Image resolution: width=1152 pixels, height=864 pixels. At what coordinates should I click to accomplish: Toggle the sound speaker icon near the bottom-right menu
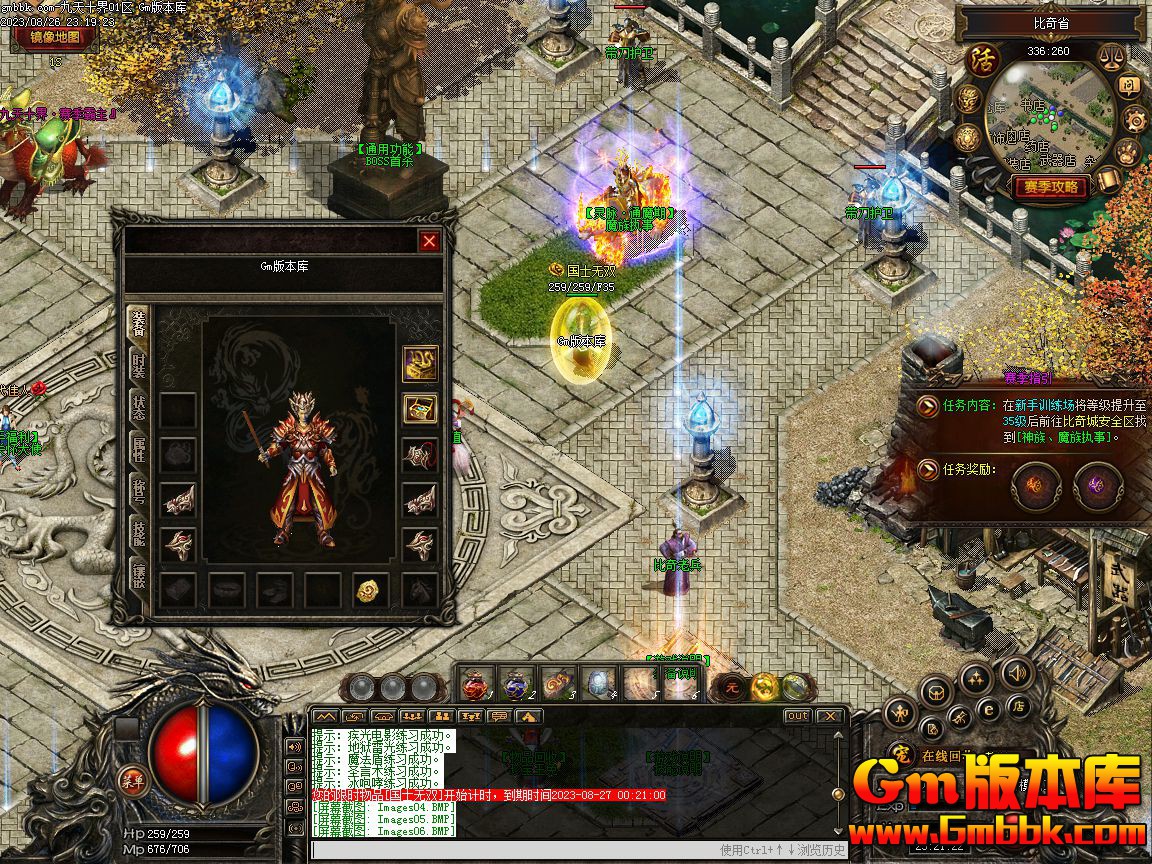pyautogui.click(x=1017, y=672)
